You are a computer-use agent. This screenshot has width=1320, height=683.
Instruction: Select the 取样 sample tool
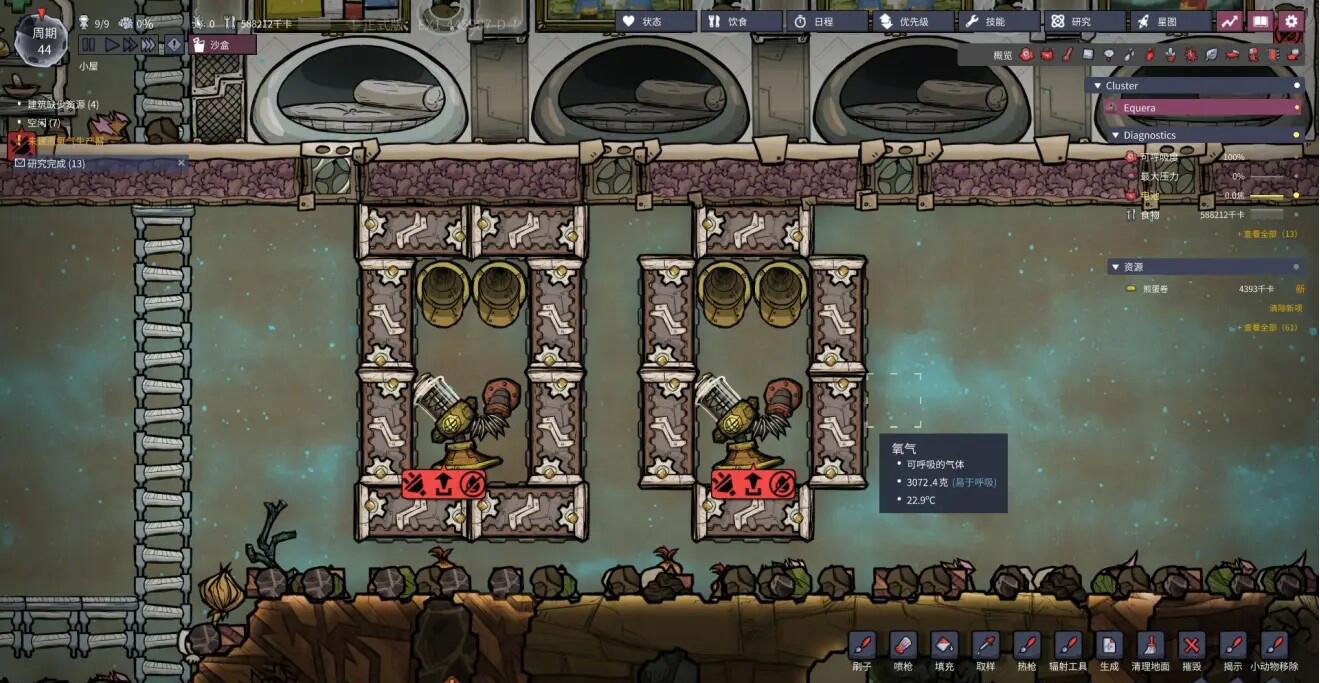point(986,650)
